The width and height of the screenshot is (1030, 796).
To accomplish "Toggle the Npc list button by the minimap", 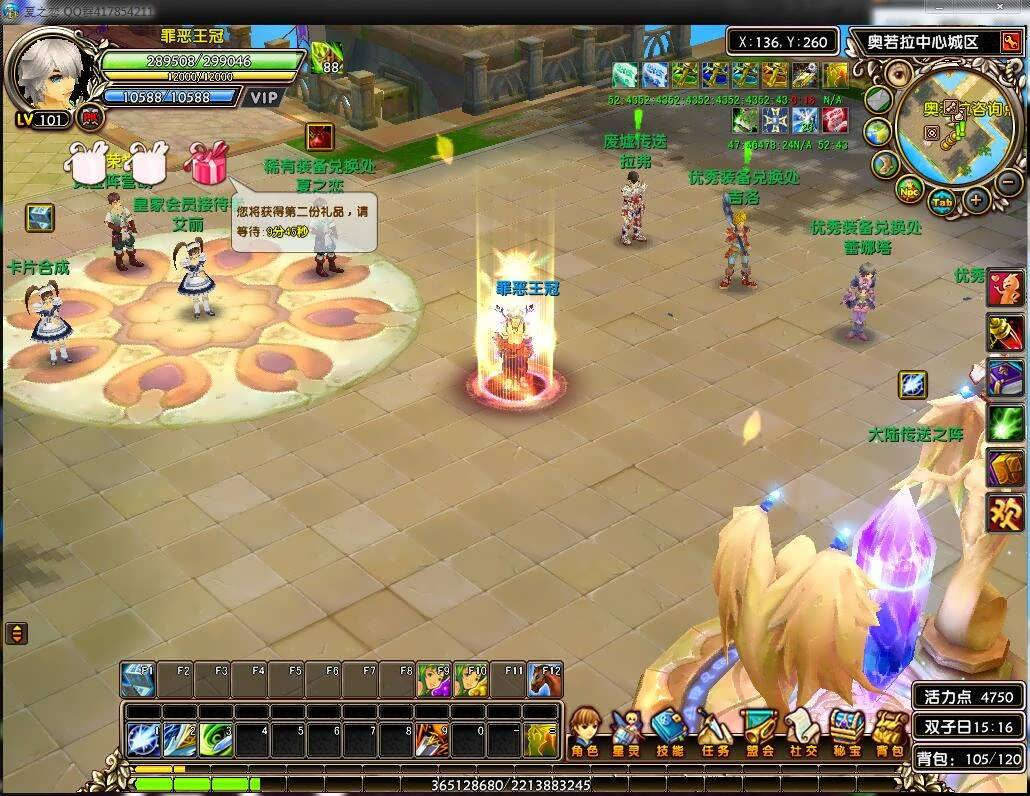I will 906,189.
